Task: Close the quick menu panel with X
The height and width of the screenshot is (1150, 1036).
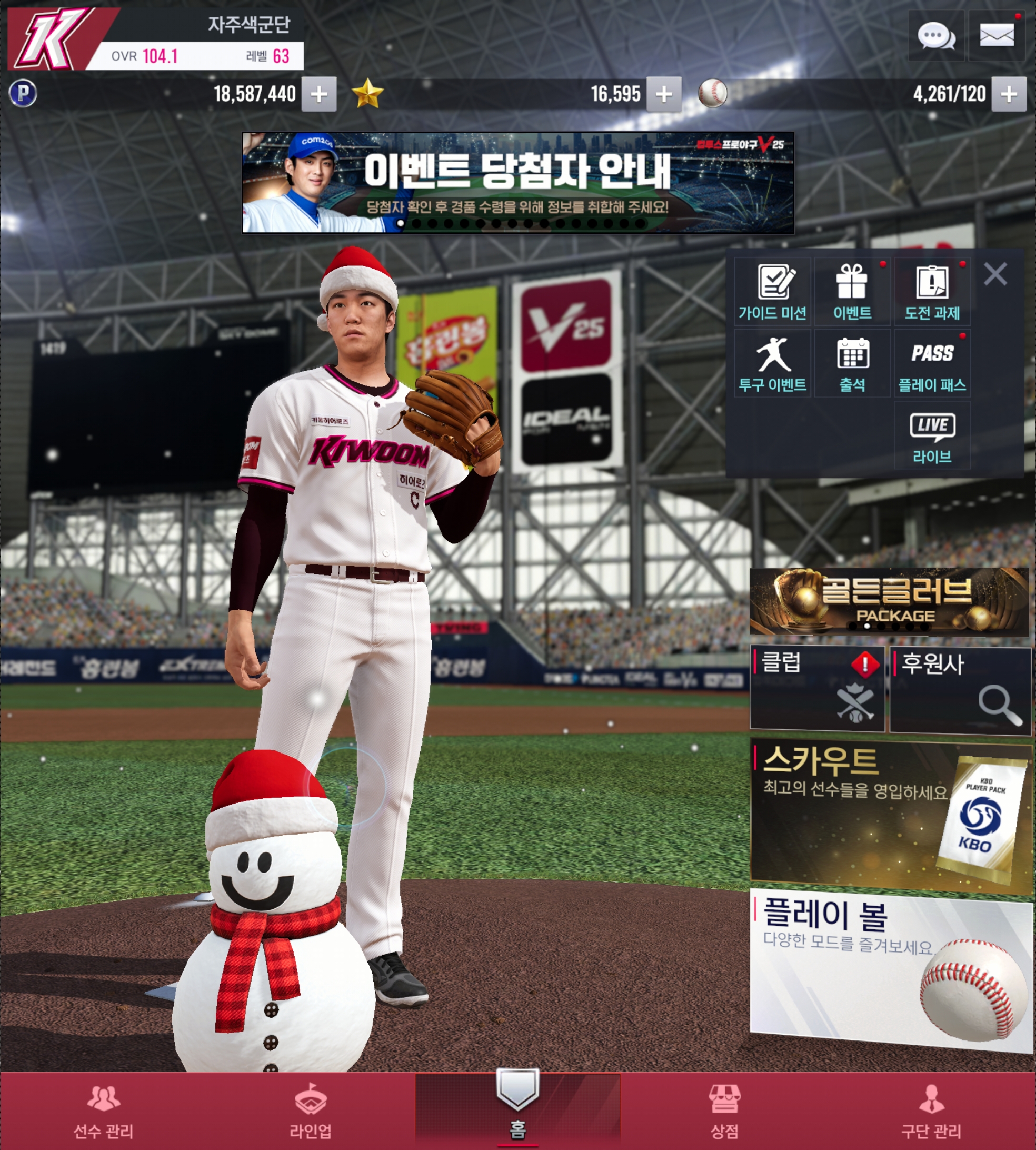Action: 995,274
